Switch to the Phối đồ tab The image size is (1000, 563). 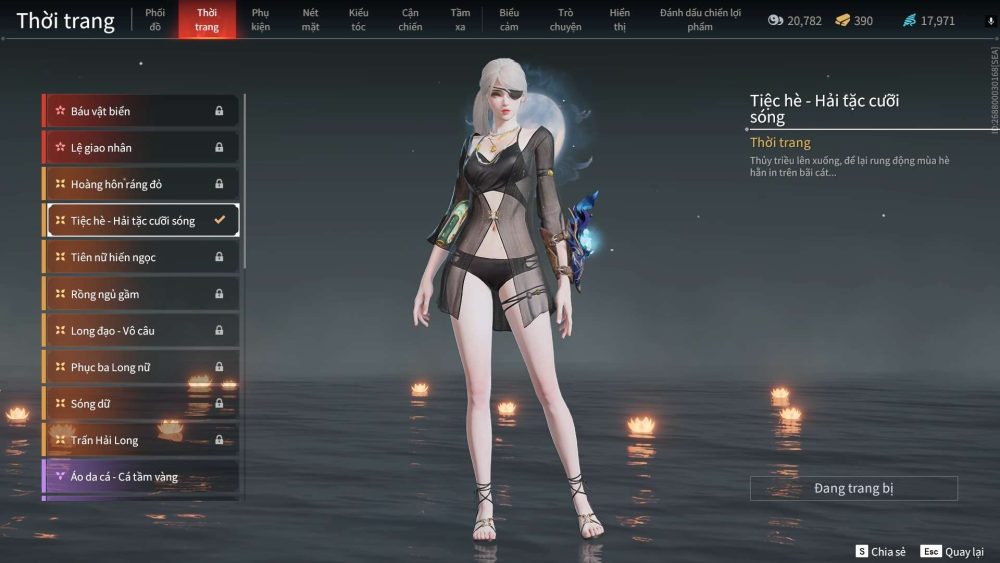click(154, 19)
